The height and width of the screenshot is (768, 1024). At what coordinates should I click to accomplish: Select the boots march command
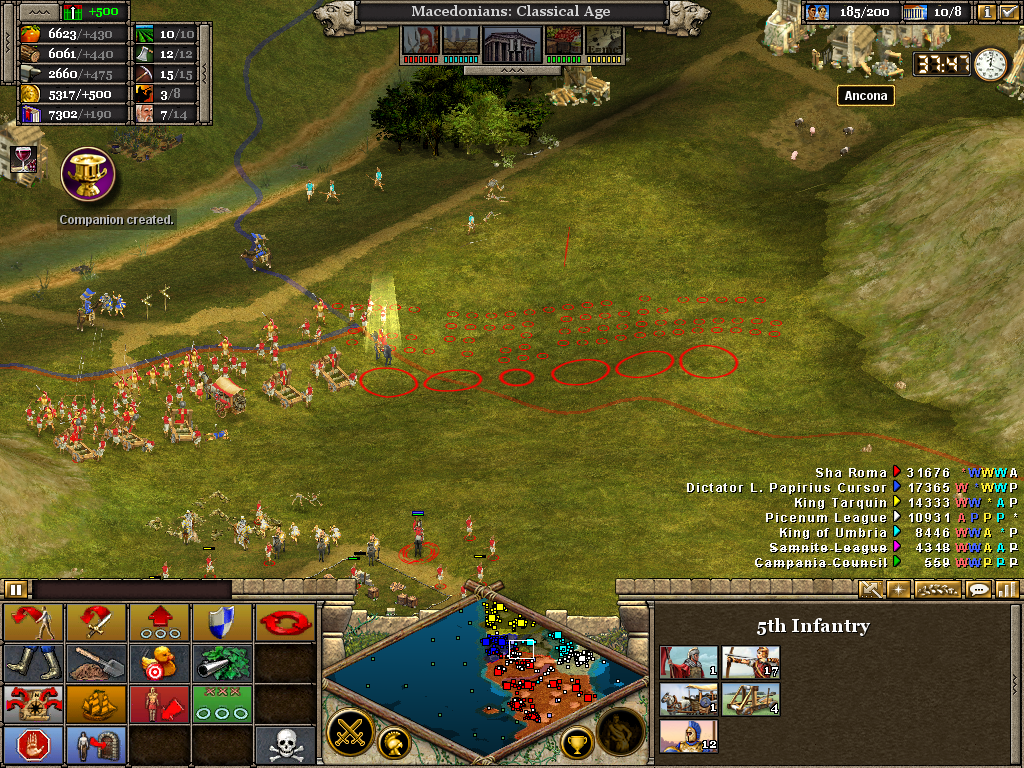33,662
